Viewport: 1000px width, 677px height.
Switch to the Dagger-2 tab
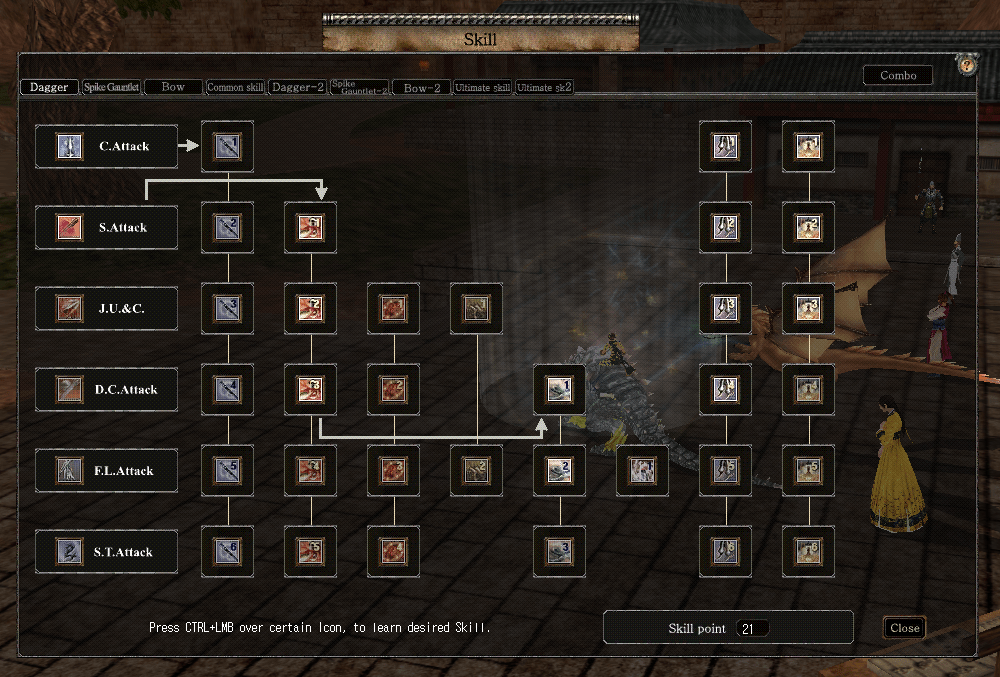(297, 87)
